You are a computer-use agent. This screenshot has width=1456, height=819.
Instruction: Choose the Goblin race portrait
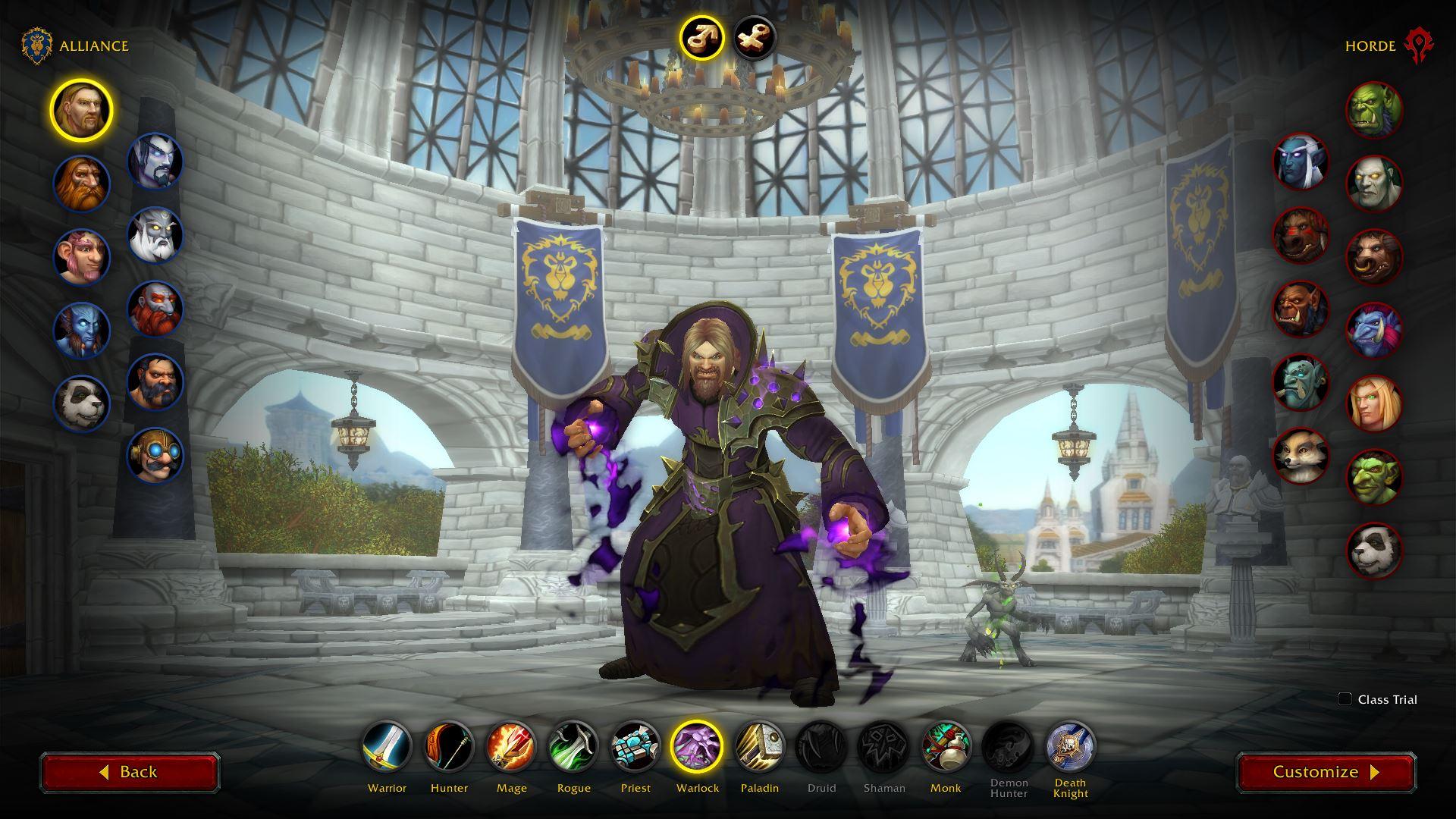[1374, 476]
